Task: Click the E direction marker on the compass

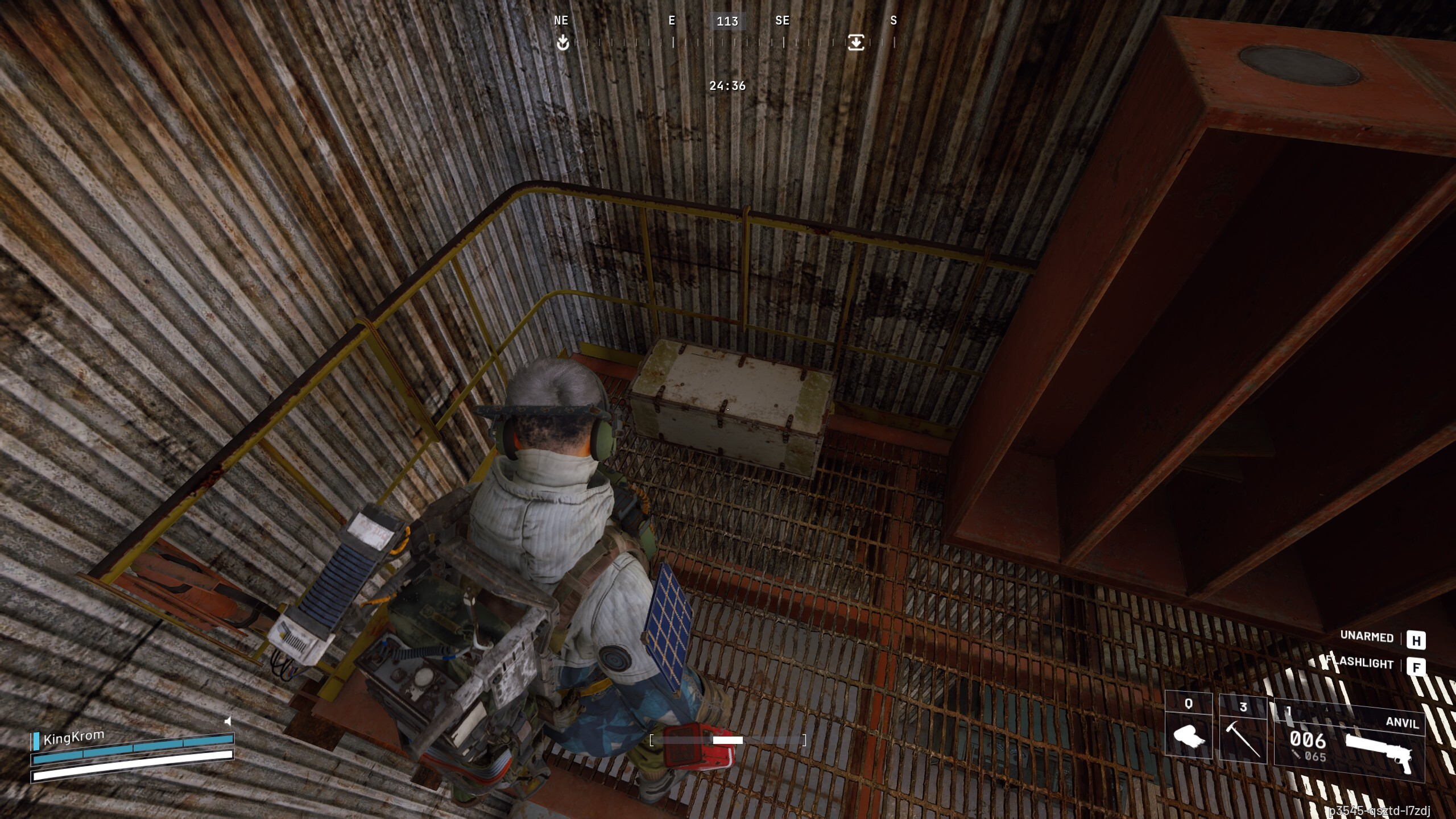Action: click(672, 22)
